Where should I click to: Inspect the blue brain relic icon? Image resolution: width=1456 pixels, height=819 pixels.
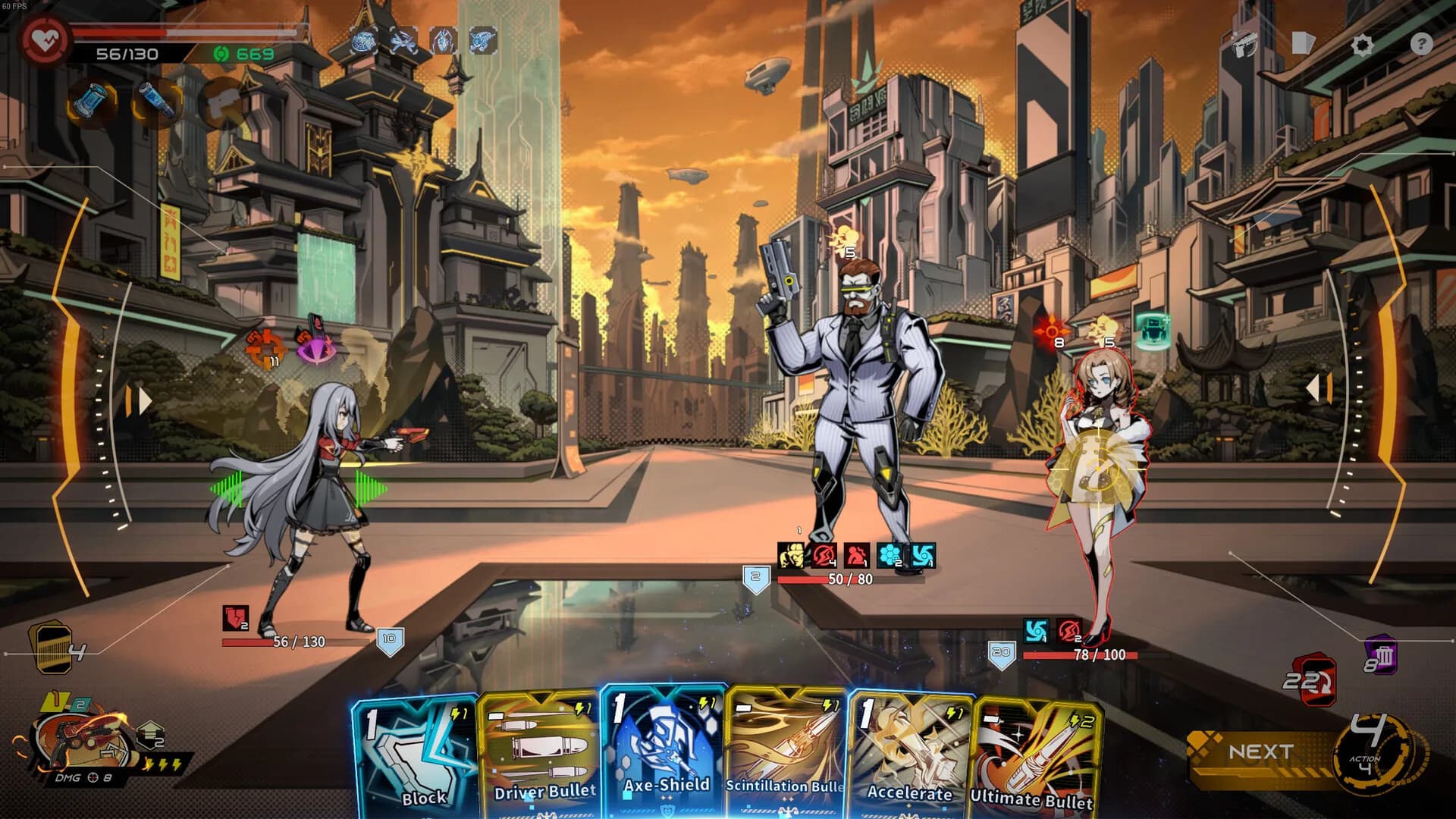tap(365, 40)
